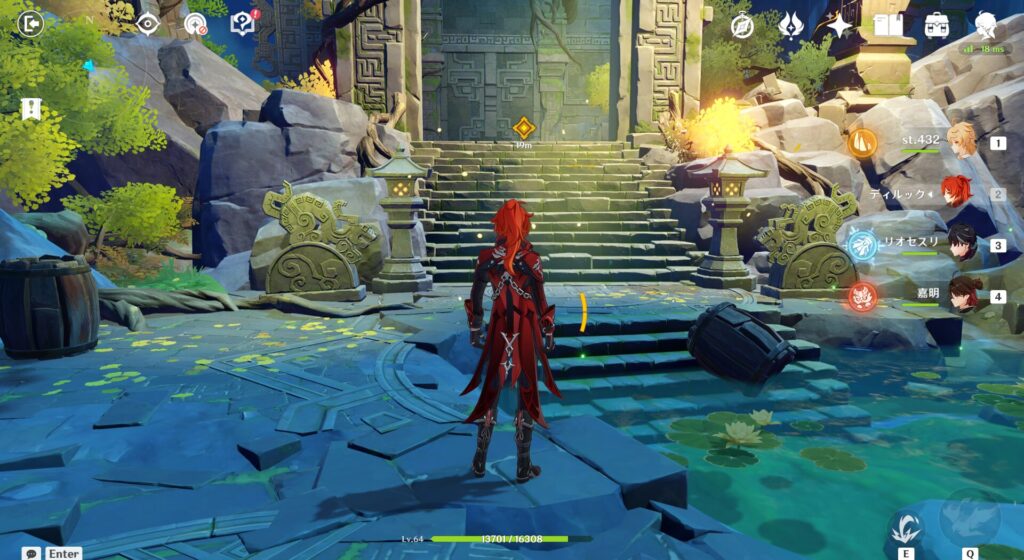The width and height of the screenshot is (1024, 560).
Task: Open the Paimon menu icon
Action: 988,24
